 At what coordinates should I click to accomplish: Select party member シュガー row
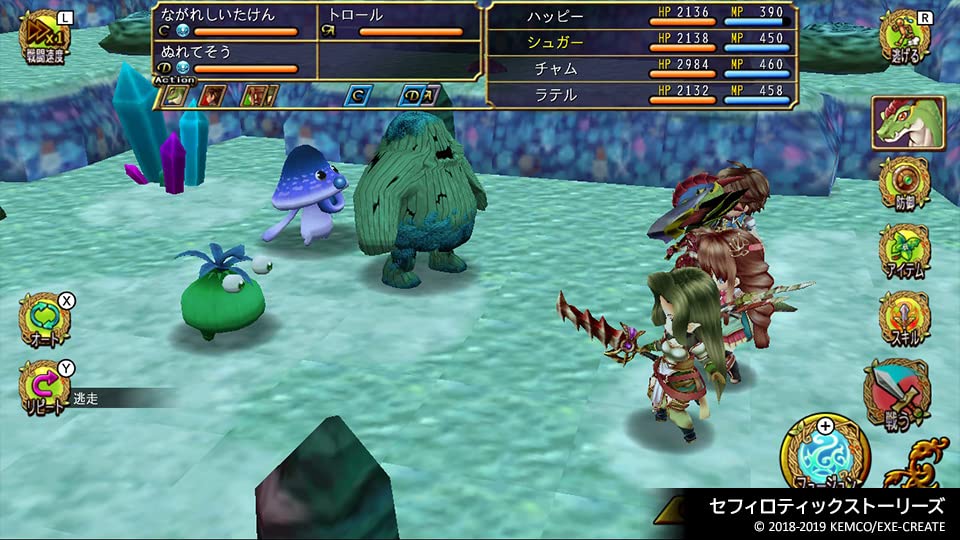642,41
